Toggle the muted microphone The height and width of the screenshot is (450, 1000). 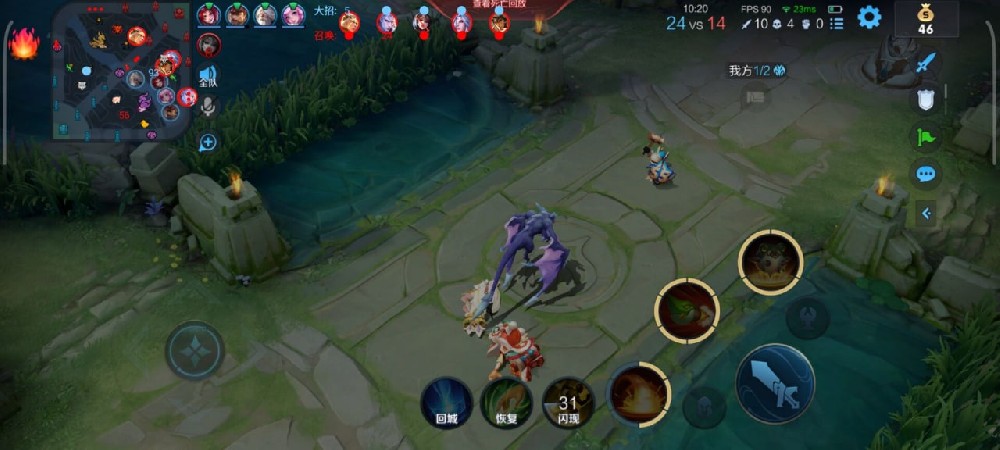[x=208, y=106]
